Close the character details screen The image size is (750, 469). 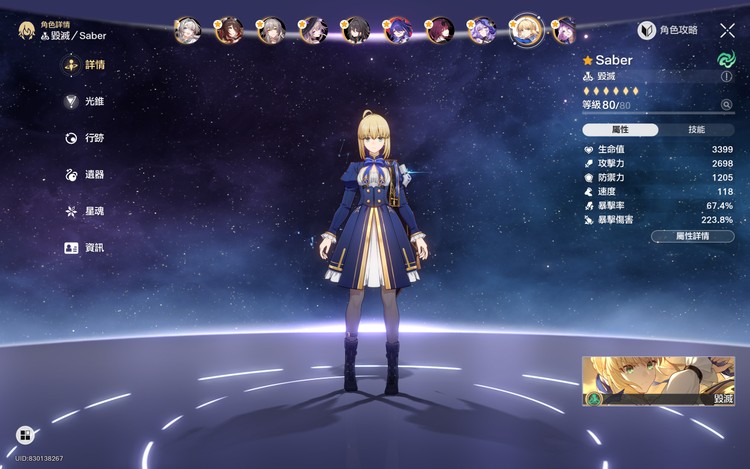(x=727, y=31)
